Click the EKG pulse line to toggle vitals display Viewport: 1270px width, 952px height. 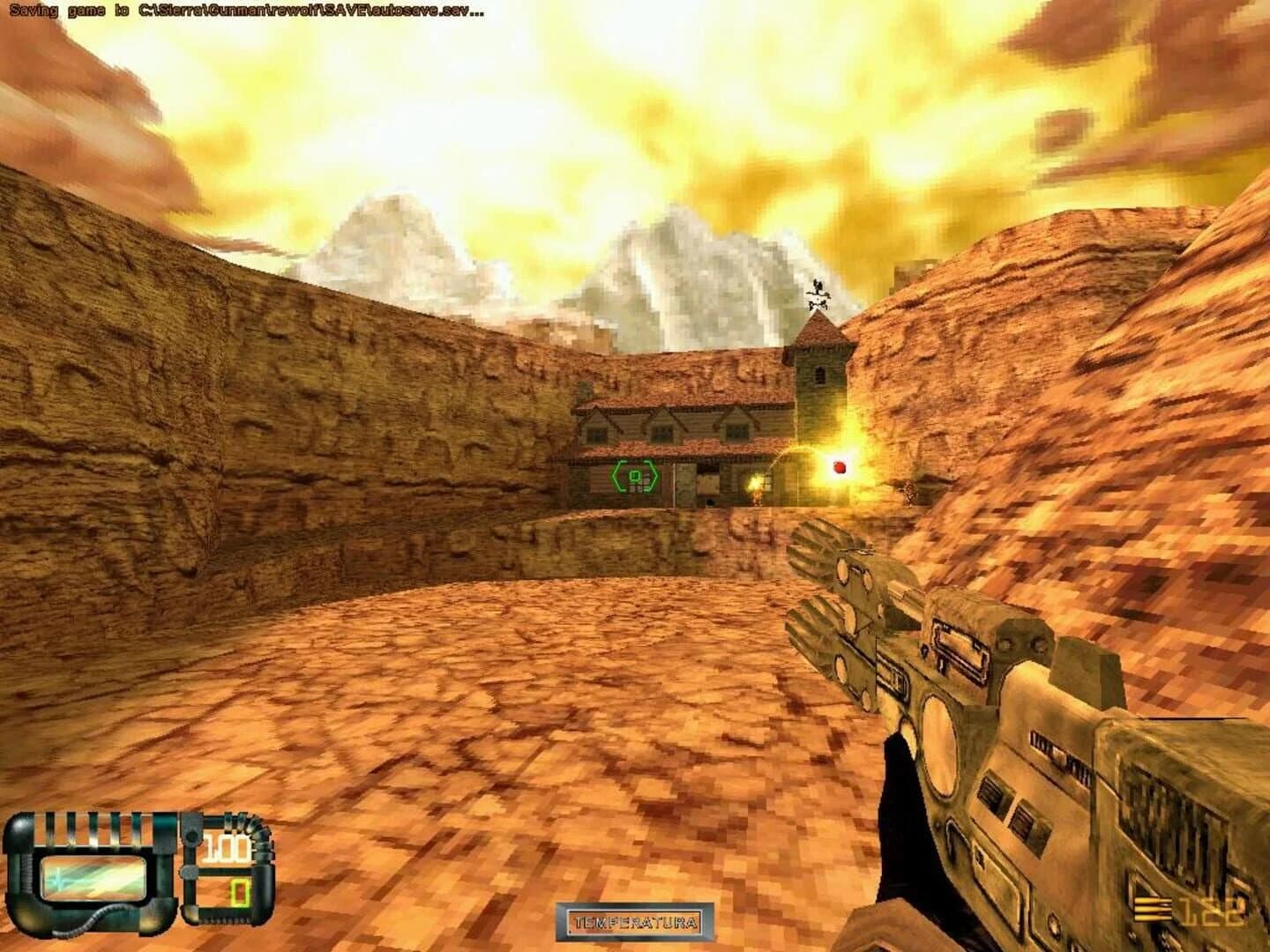pos(60,878)
